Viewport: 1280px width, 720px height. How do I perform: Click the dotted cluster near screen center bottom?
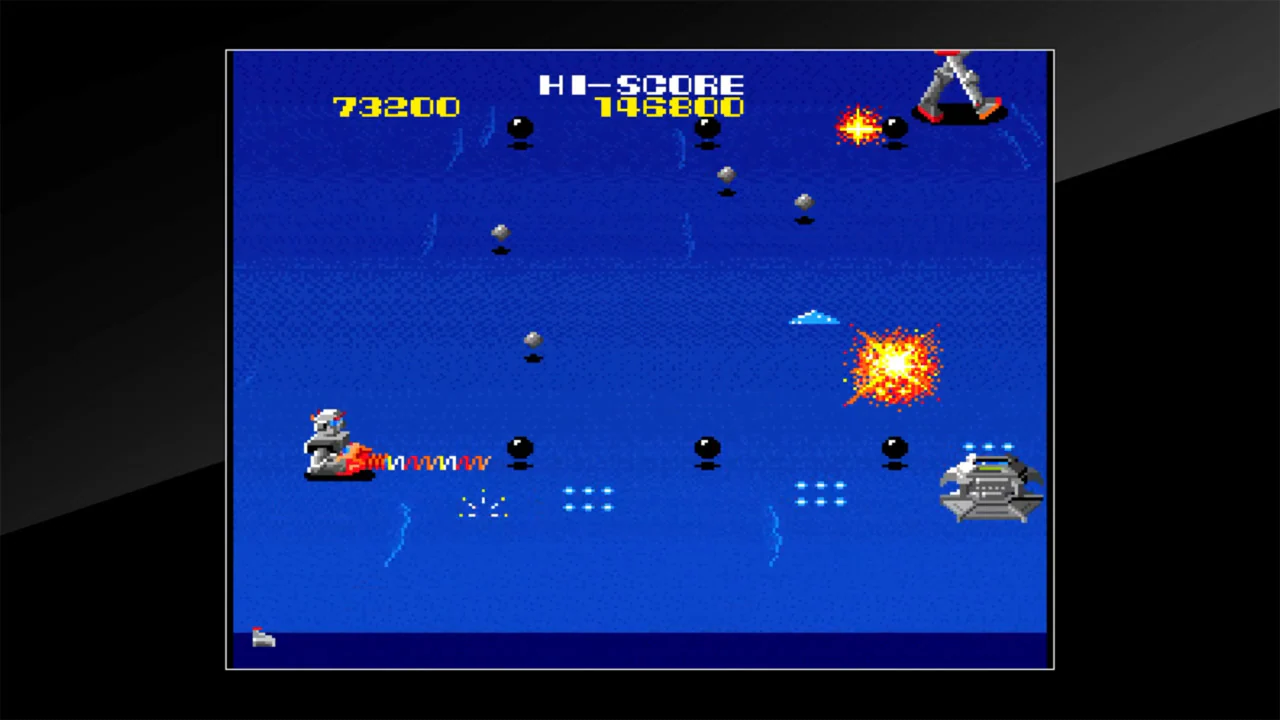point(588,497)
